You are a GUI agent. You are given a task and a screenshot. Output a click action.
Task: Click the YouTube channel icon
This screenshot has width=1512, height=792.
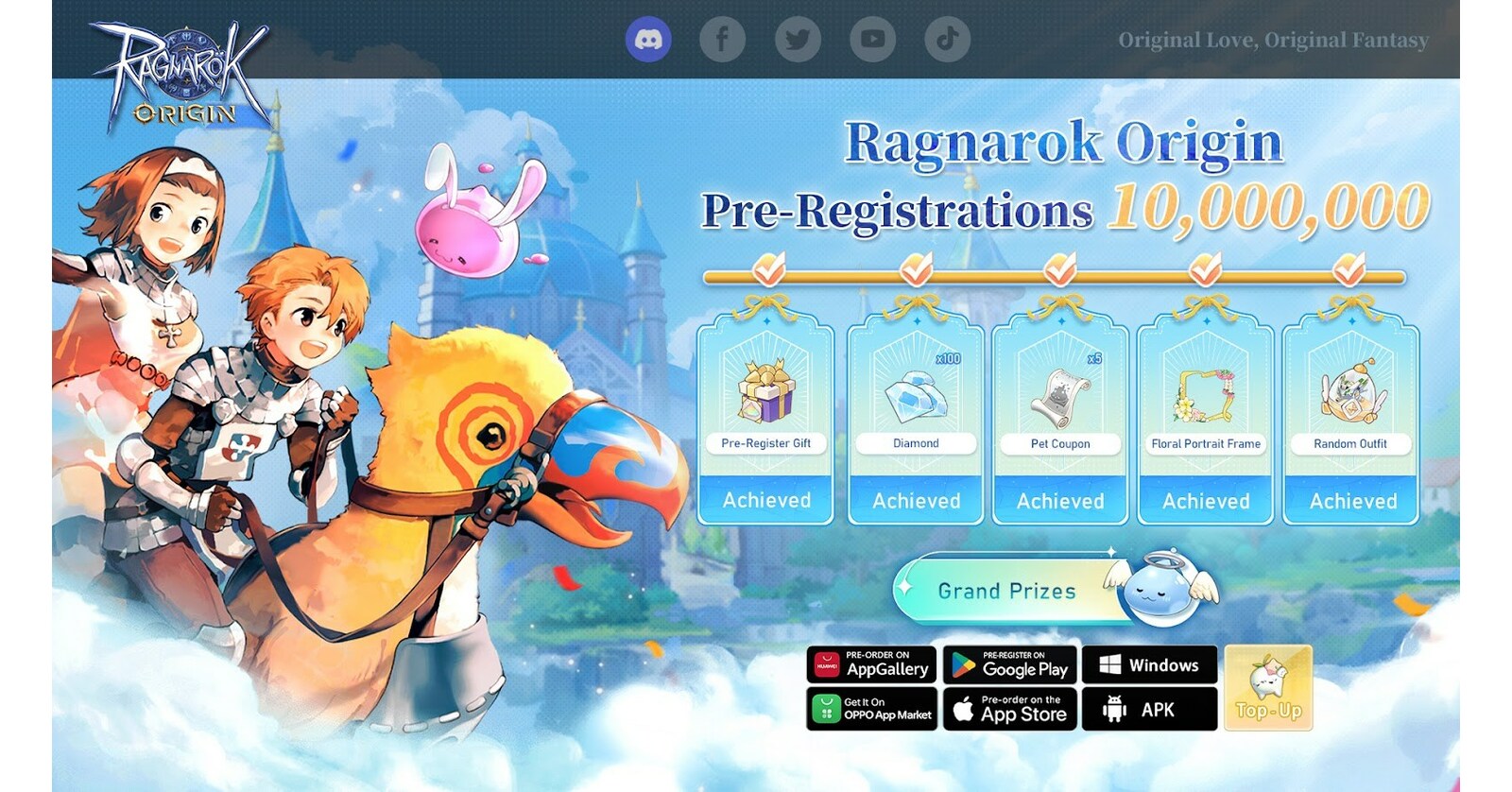(871, 39)
